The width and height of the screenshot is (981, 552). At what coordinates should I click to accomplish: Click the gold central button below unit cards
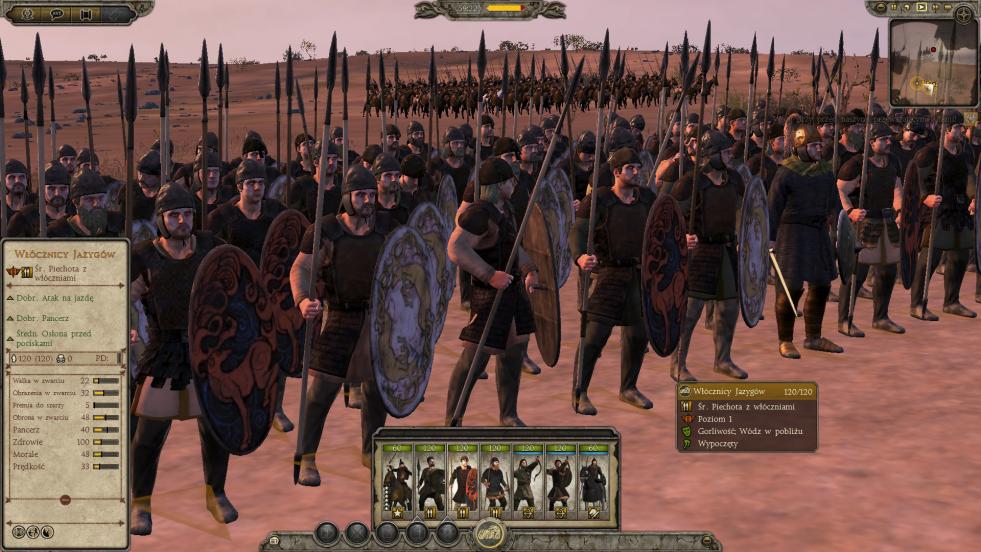coord(489,535)
